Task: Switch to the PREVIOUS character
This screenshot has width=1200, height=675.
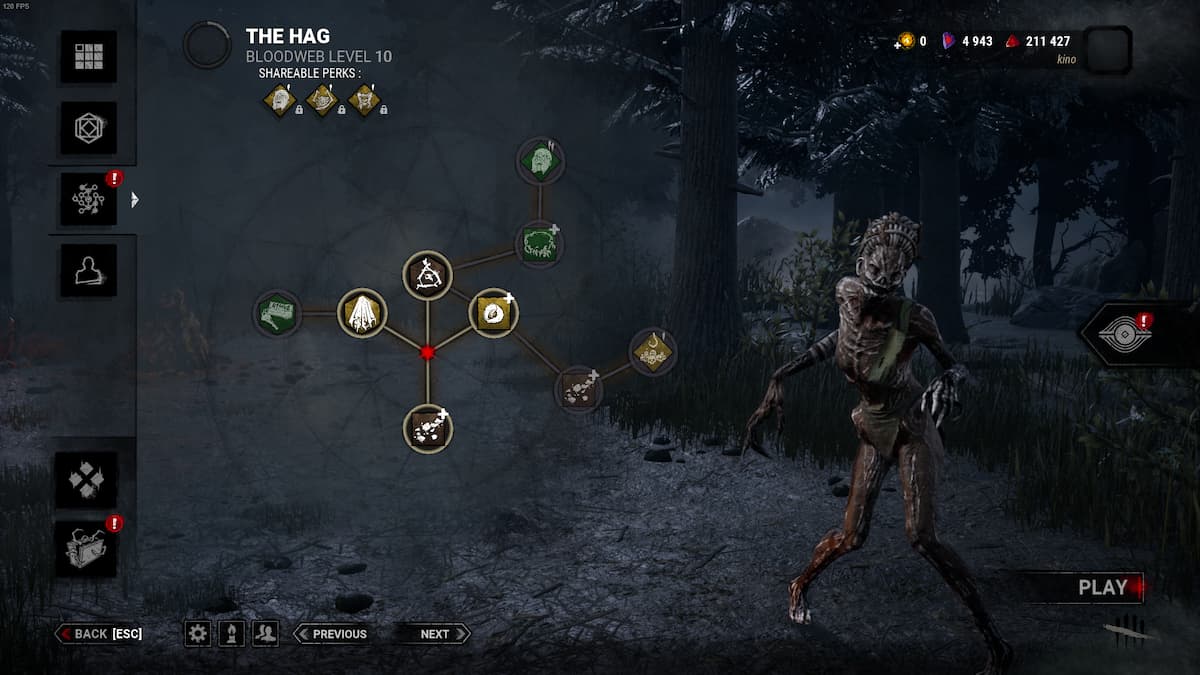Action: coord(331,634)
